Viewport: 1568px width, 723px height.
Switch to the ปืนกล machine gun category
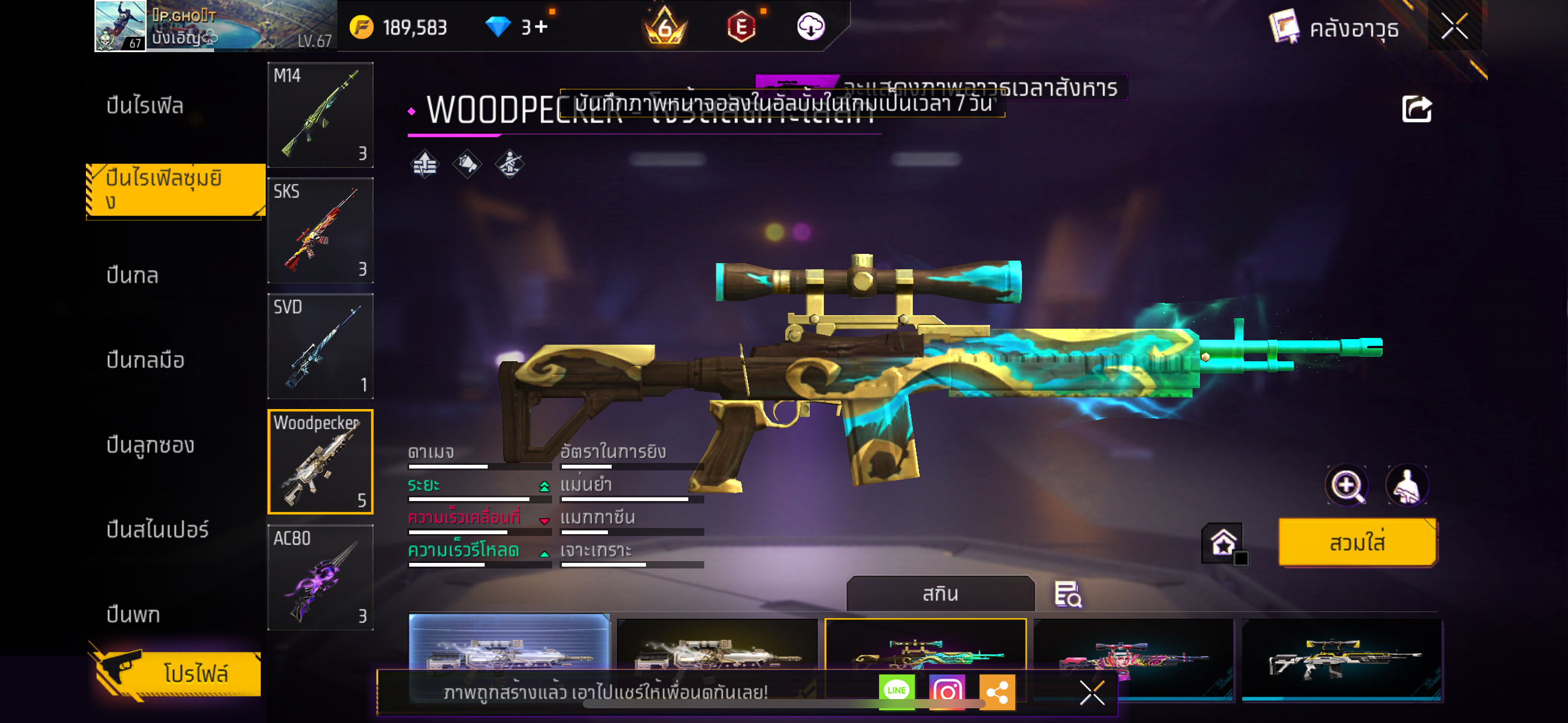tap(133, 275)
